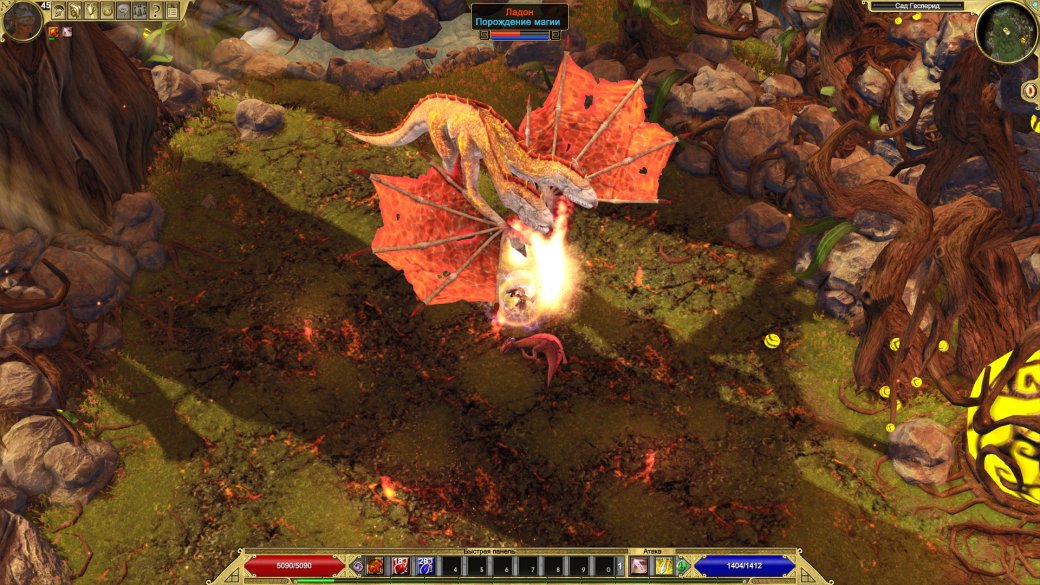Click the round pot icon in top toolbar

click(106, 11)
